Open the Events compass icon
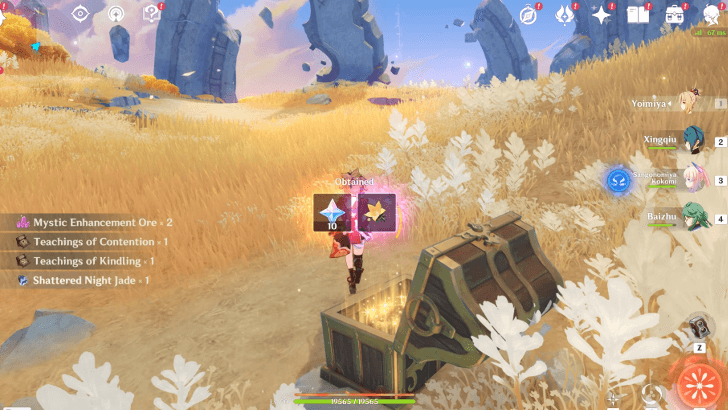The width and height of the screenshot is (728, 410). (530, 14)
